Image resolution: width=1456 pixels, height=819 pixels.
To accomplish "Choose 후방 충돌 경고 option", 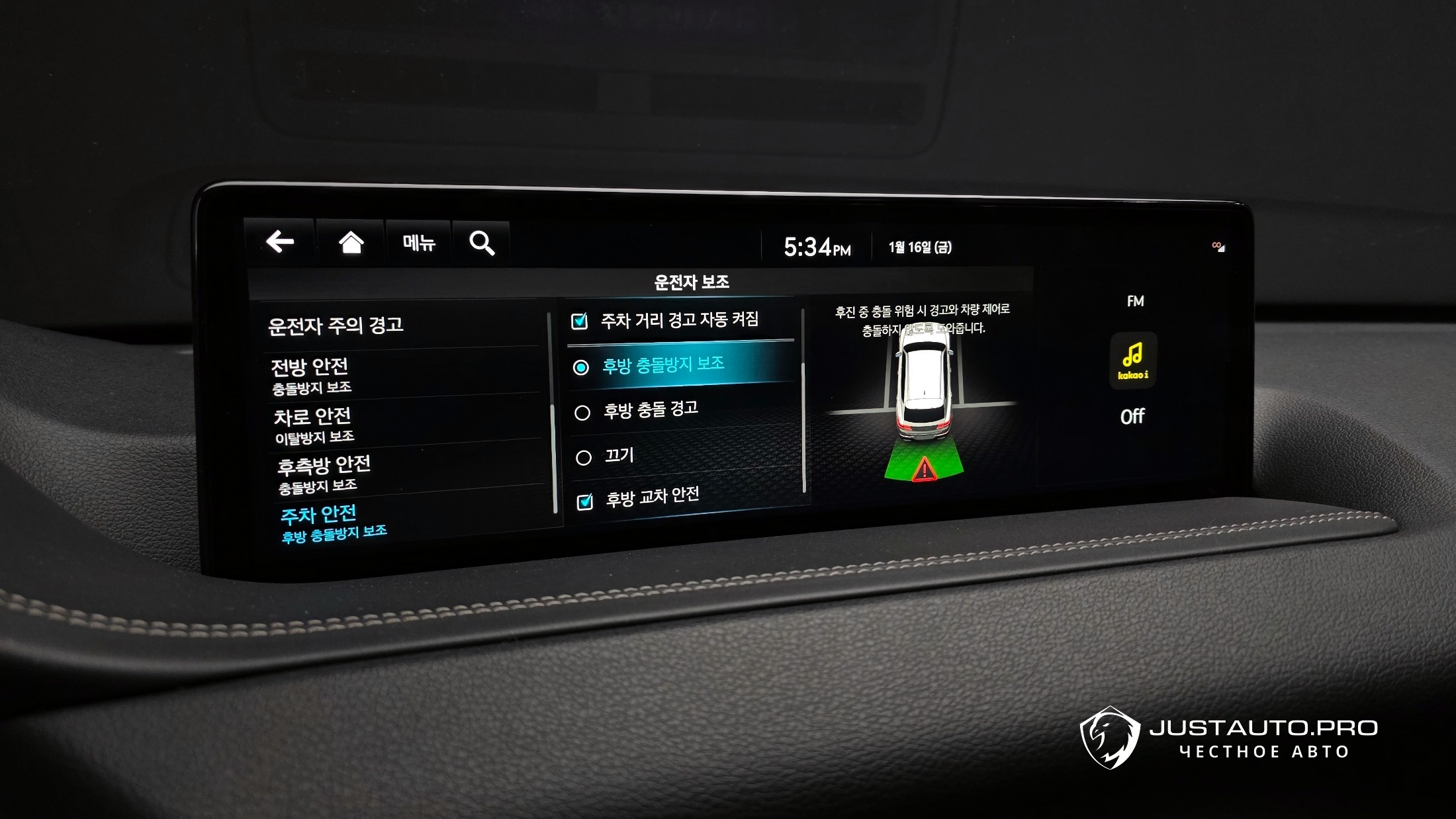I will pyautogui.click(x=582, y=413).
